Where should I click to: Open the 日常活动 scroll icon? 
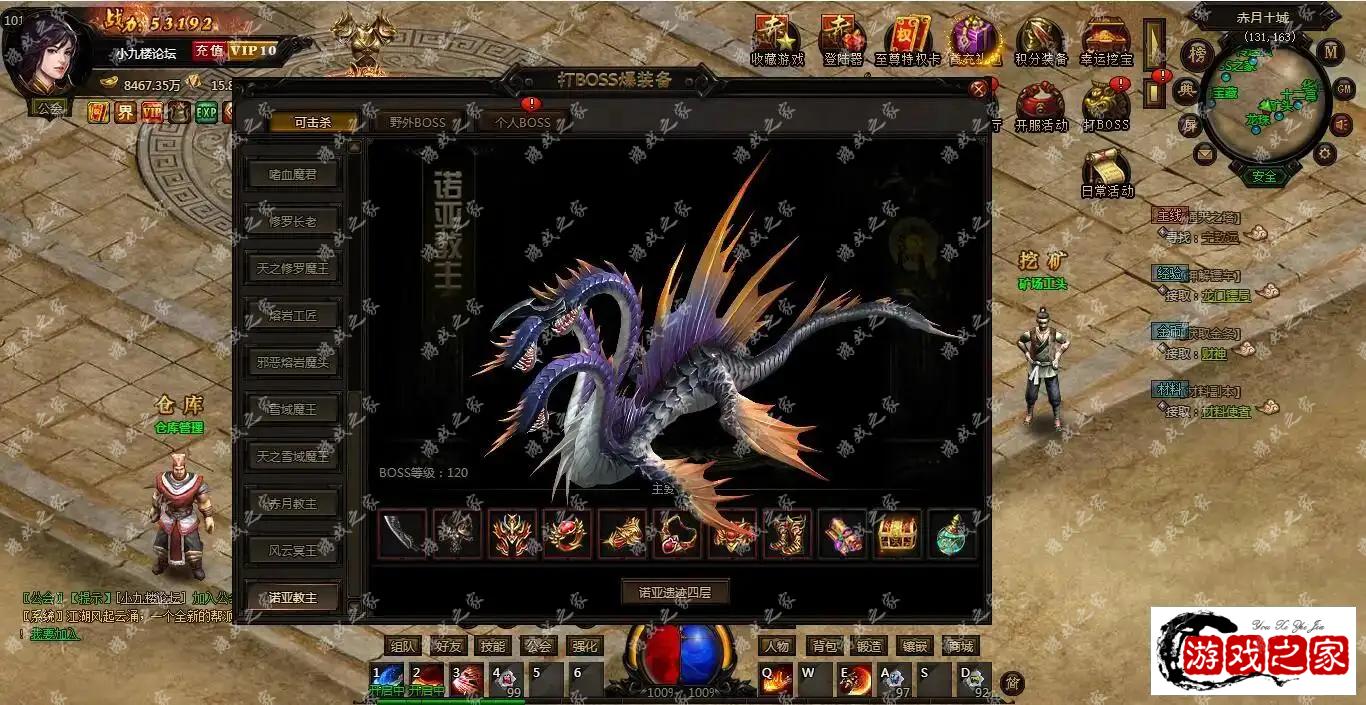1107,173
